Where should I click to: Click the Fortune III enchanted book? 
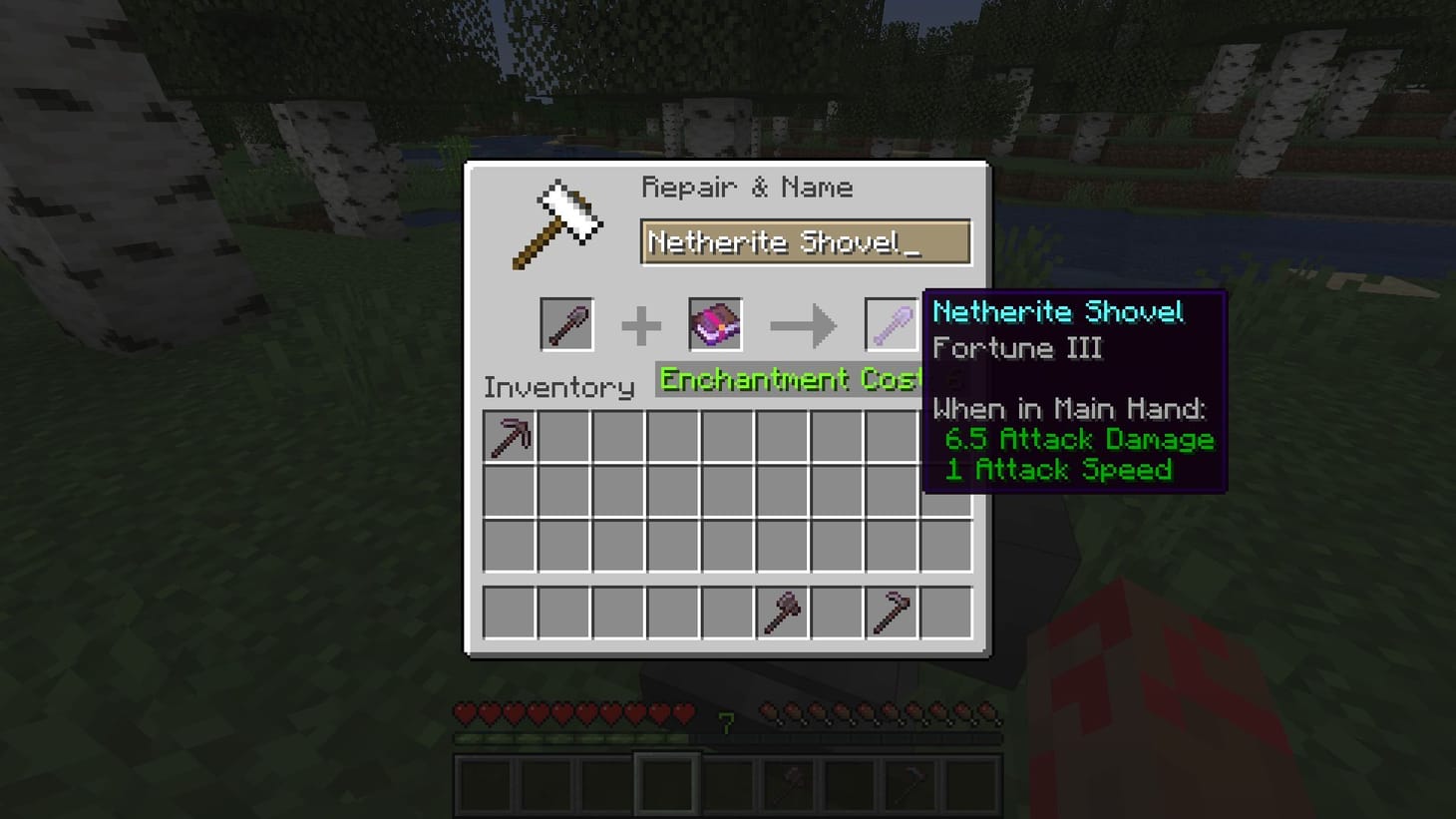coord(716,324)
